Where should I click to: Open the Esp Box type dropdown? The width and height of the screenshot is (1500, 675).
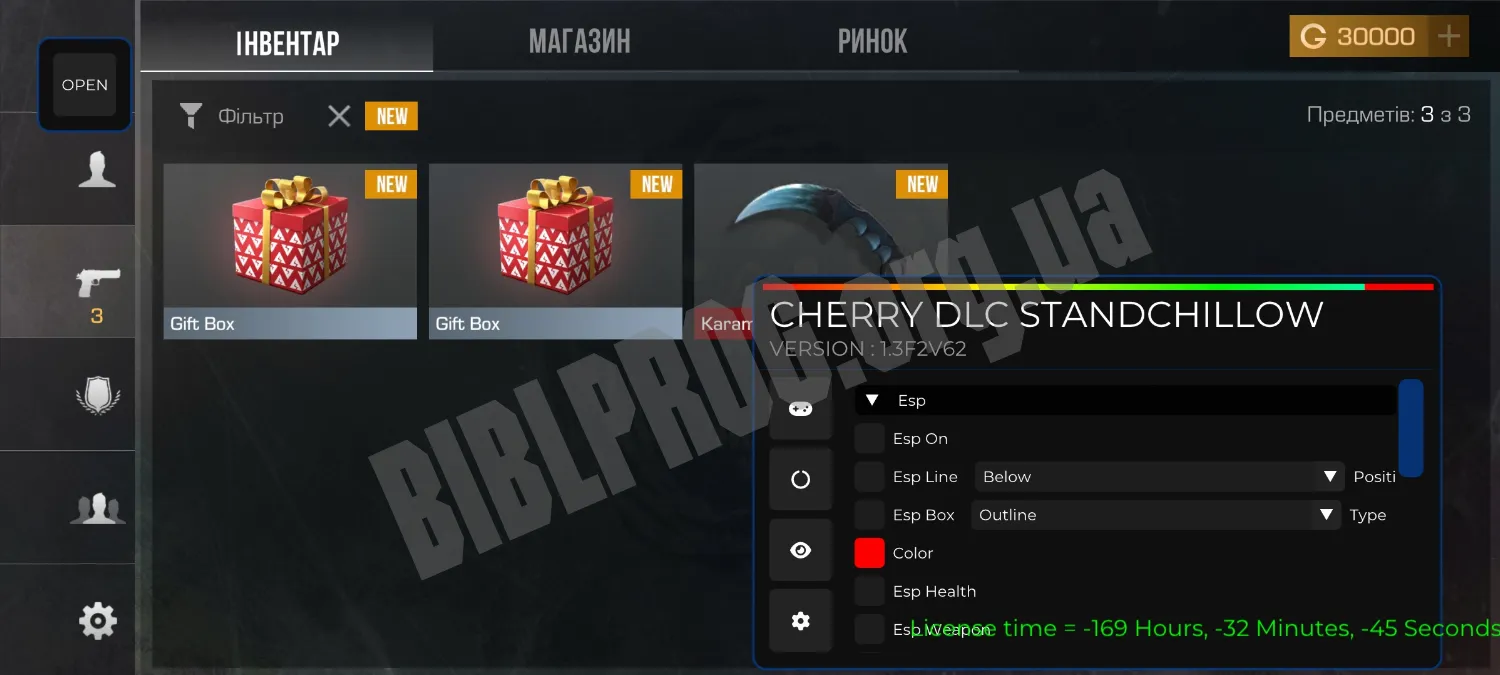click(1156, 515)
